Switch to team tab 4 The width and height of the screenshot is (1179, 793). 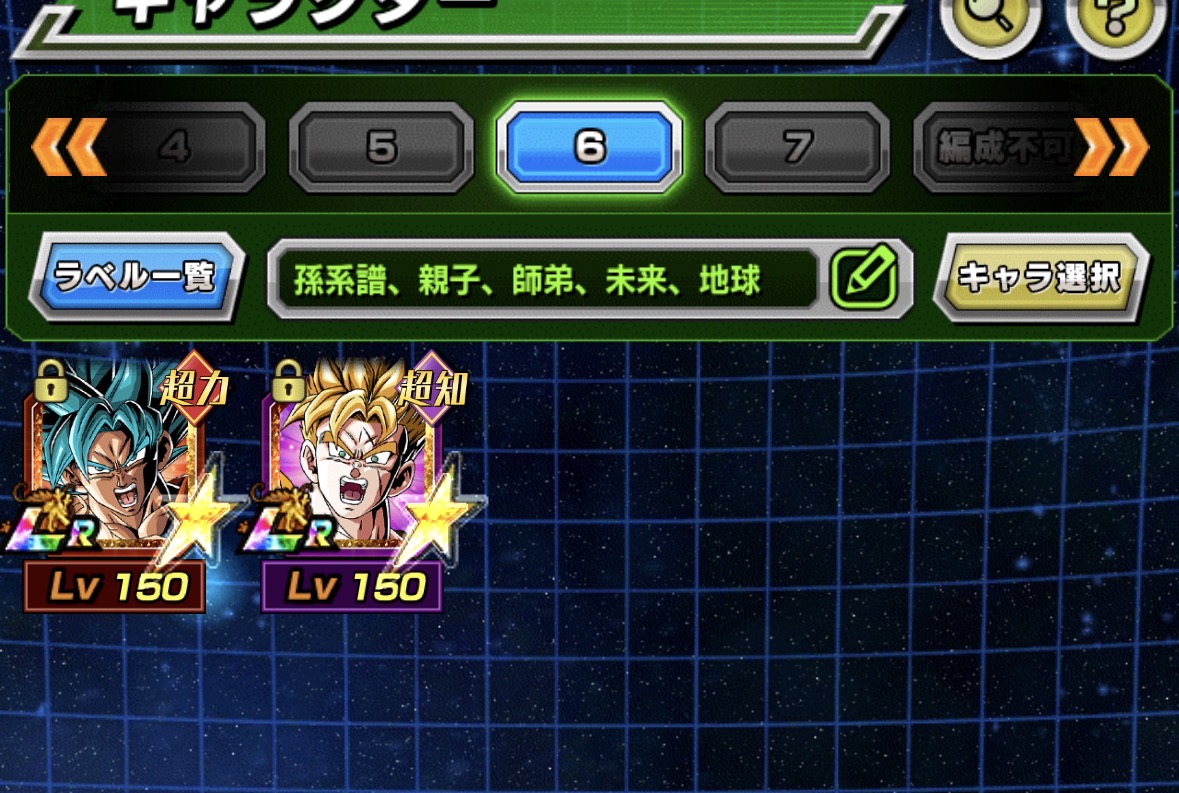coord(175,148)
